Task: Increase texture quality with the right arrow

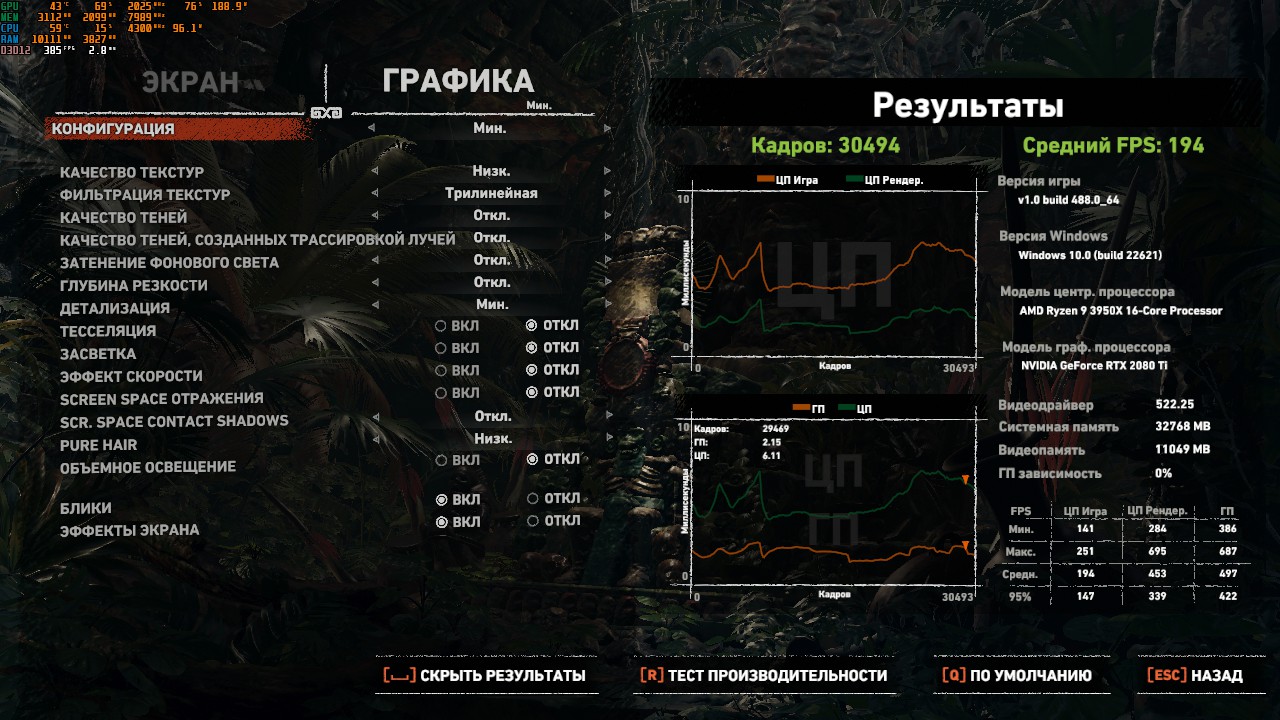Action: 607,171
